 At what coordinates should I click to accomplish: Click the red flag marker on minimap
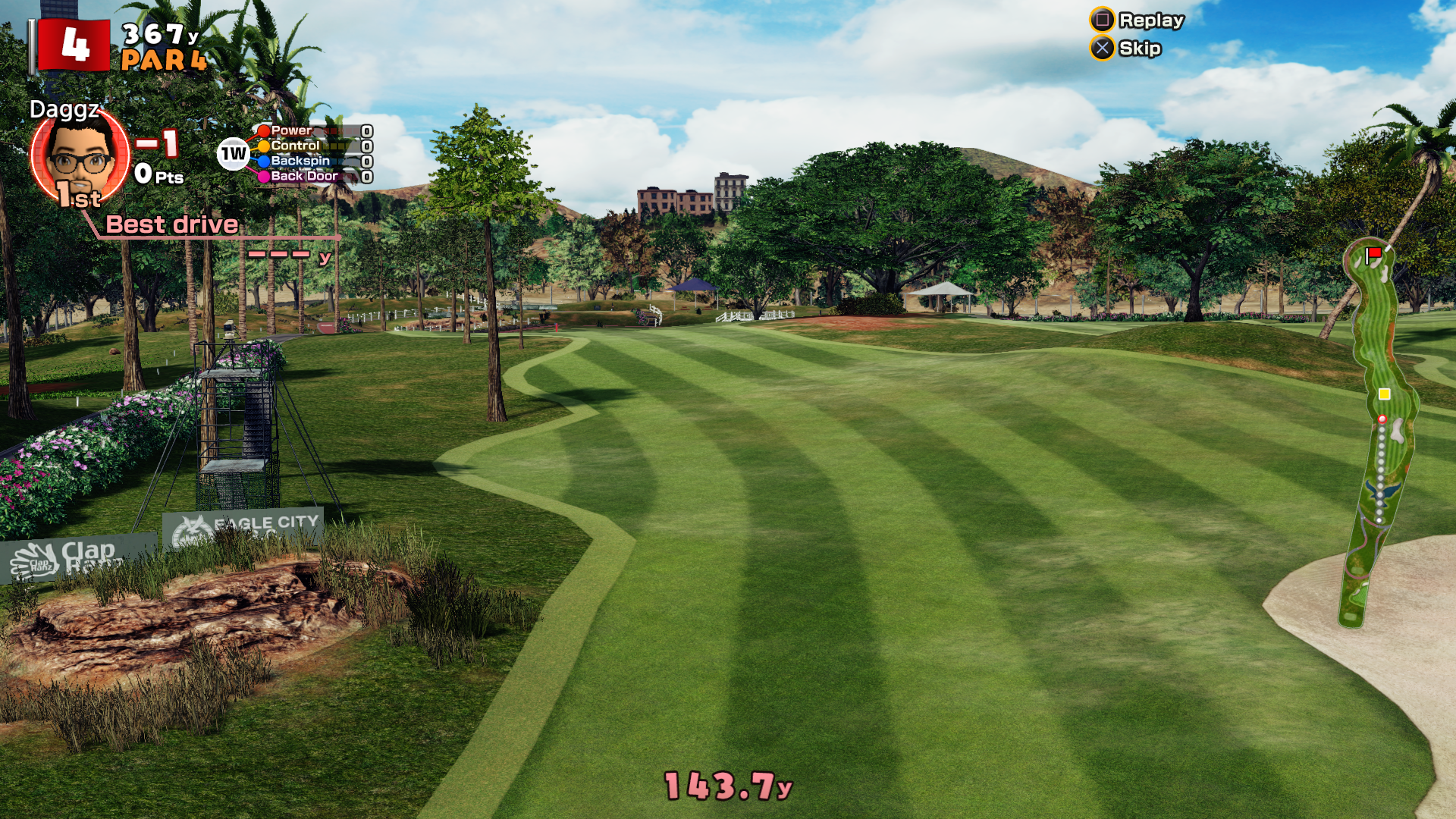[1373, 253]
